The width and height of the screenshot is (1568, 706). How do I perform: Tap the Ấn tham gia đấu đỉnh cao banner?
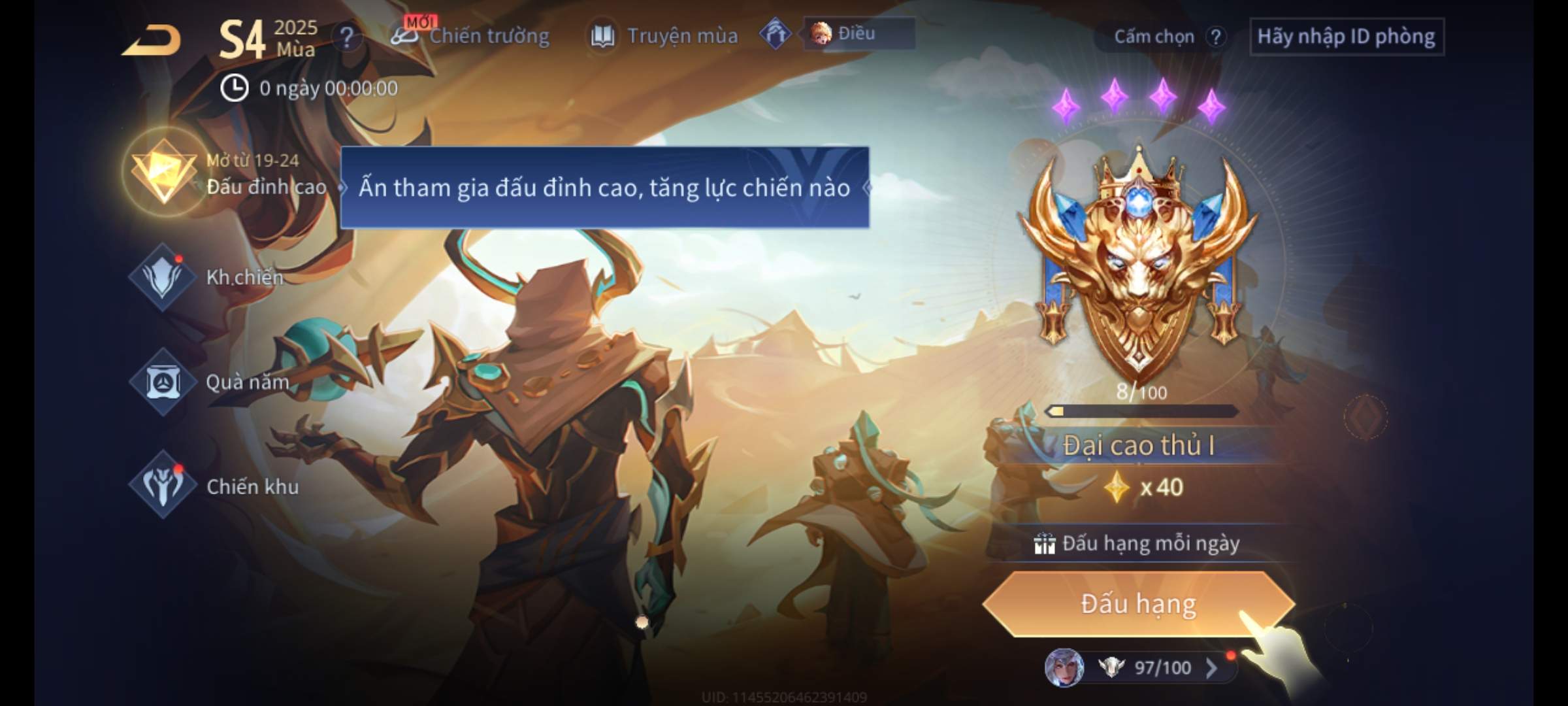(604, 188)
